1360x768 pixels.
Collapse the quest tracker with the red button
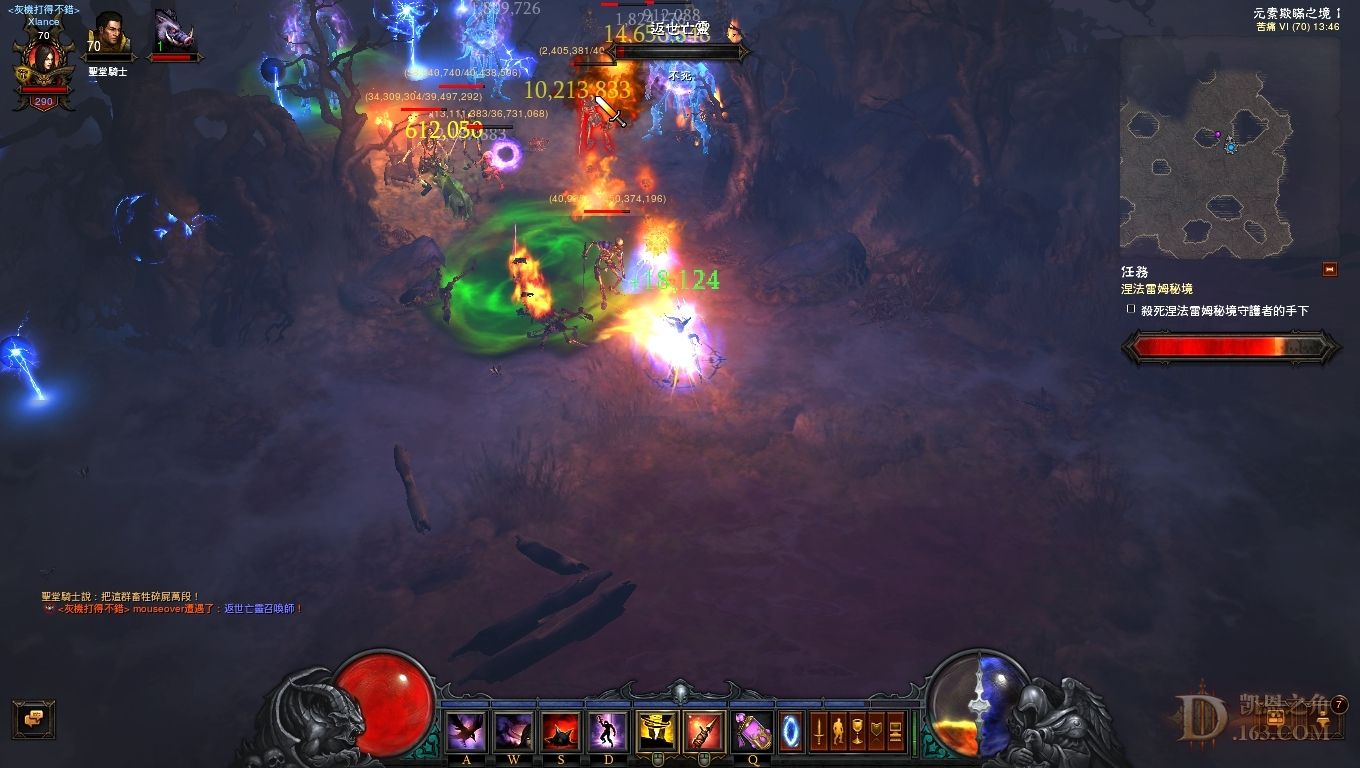click(x=1330, y=269)
